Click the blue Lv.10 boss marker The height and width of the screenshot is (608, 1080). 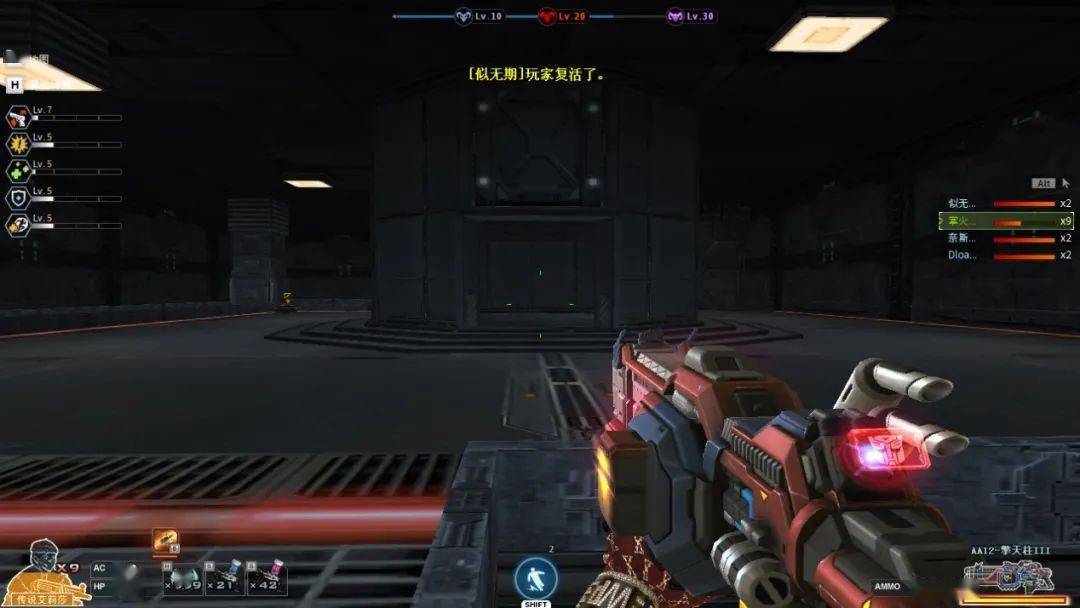464,16
